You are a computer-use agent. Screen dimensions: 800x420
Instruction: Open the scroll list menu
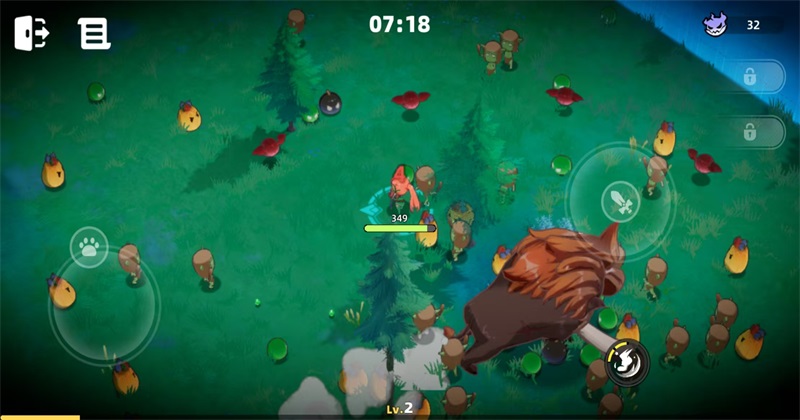coord(94,34)
